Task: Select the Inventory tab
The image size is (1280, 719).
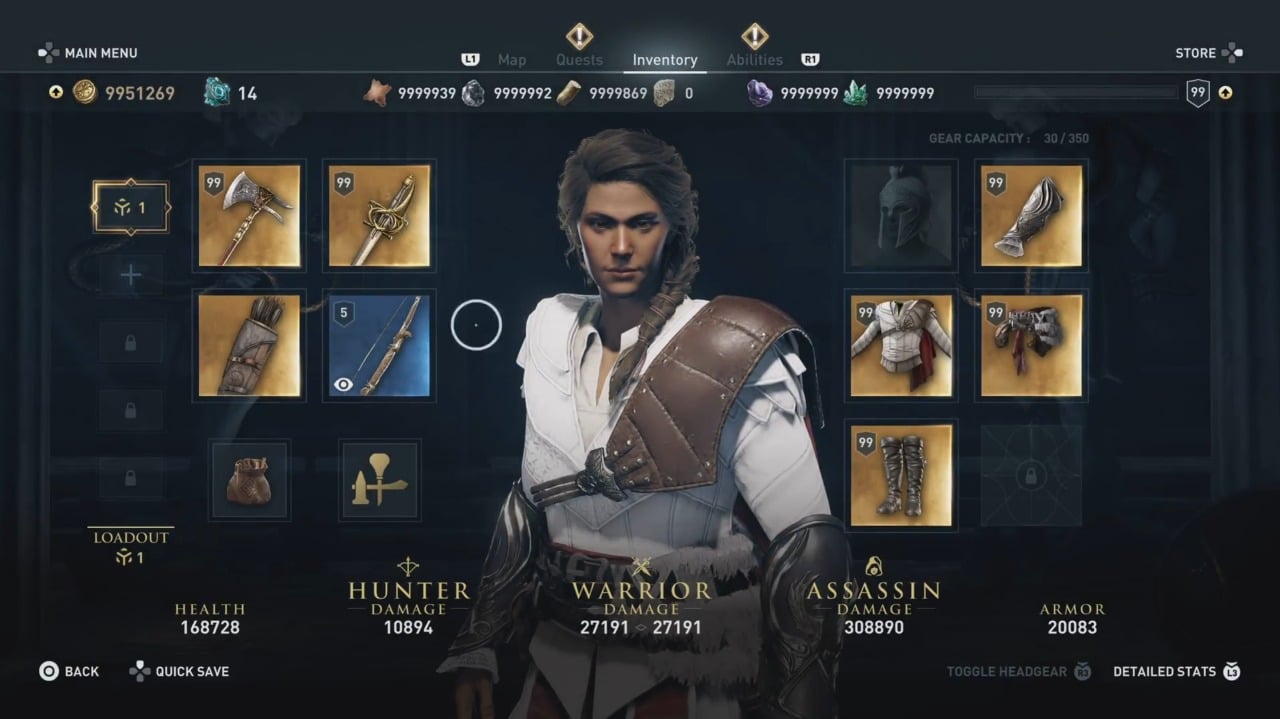Action: pyautogui.click(x=665, y=60)
